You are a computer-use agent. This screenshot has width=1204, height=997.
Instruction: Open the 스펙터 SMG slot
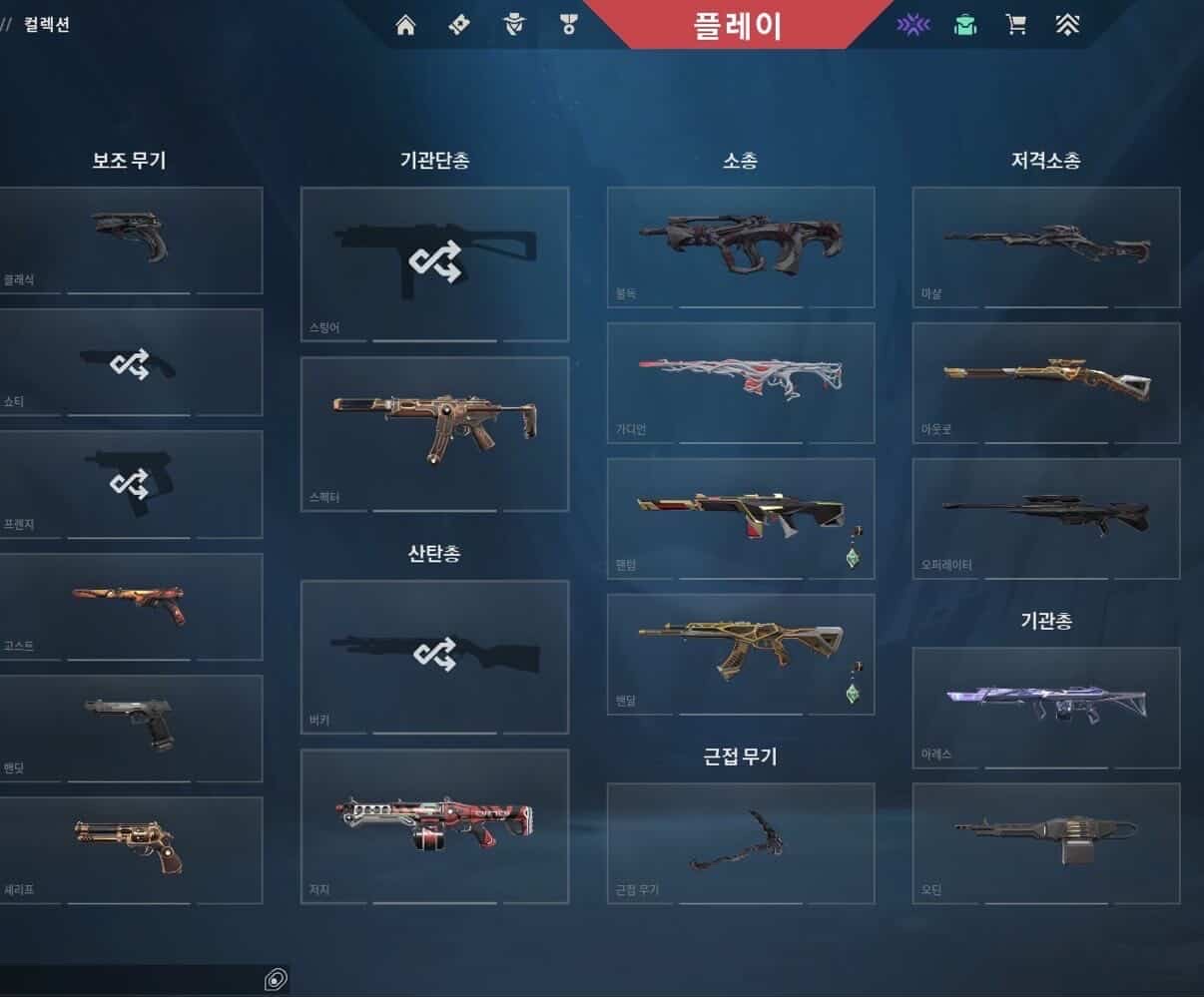[434, 433]
